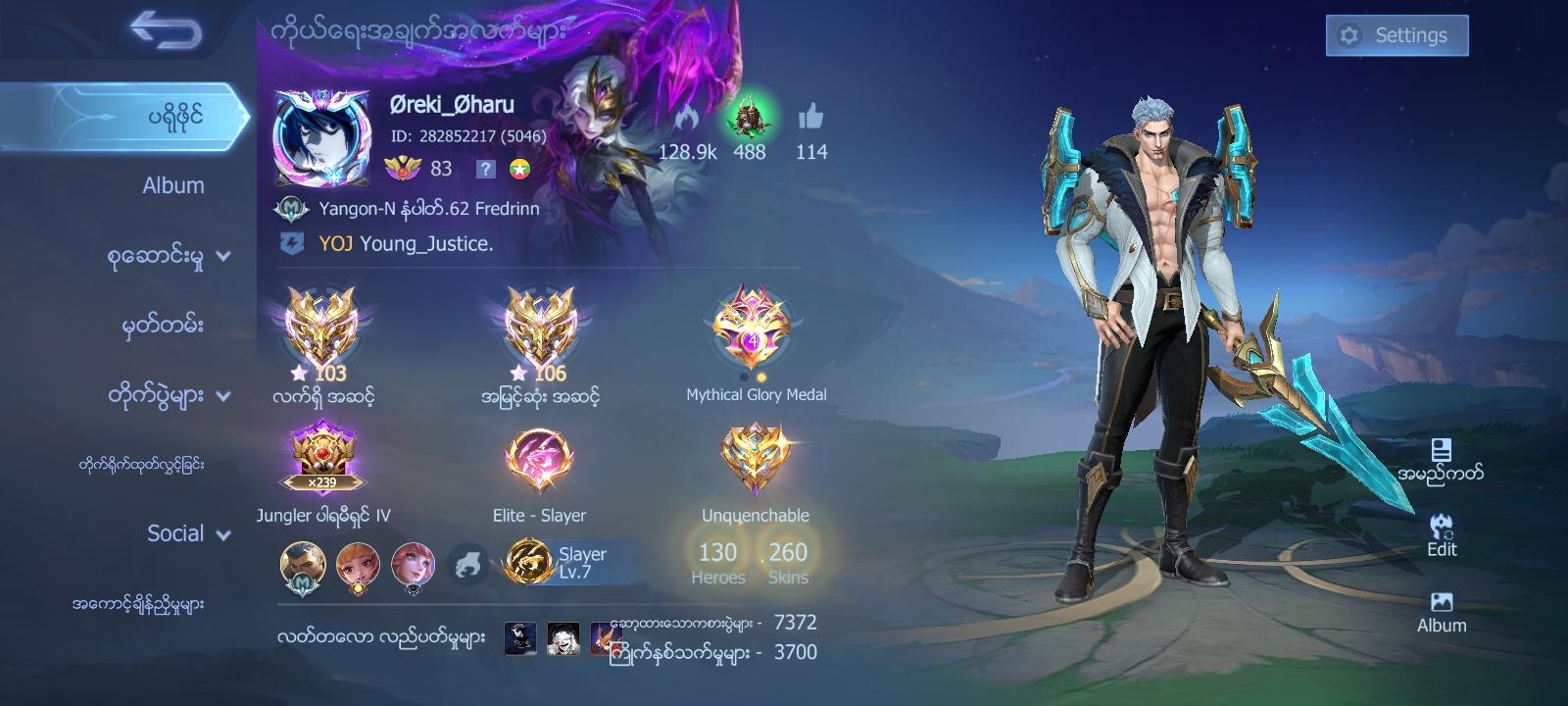The image size is (1568, 706).
Task: Click the Settings button at top right
Action: (x=1396, y=33)
